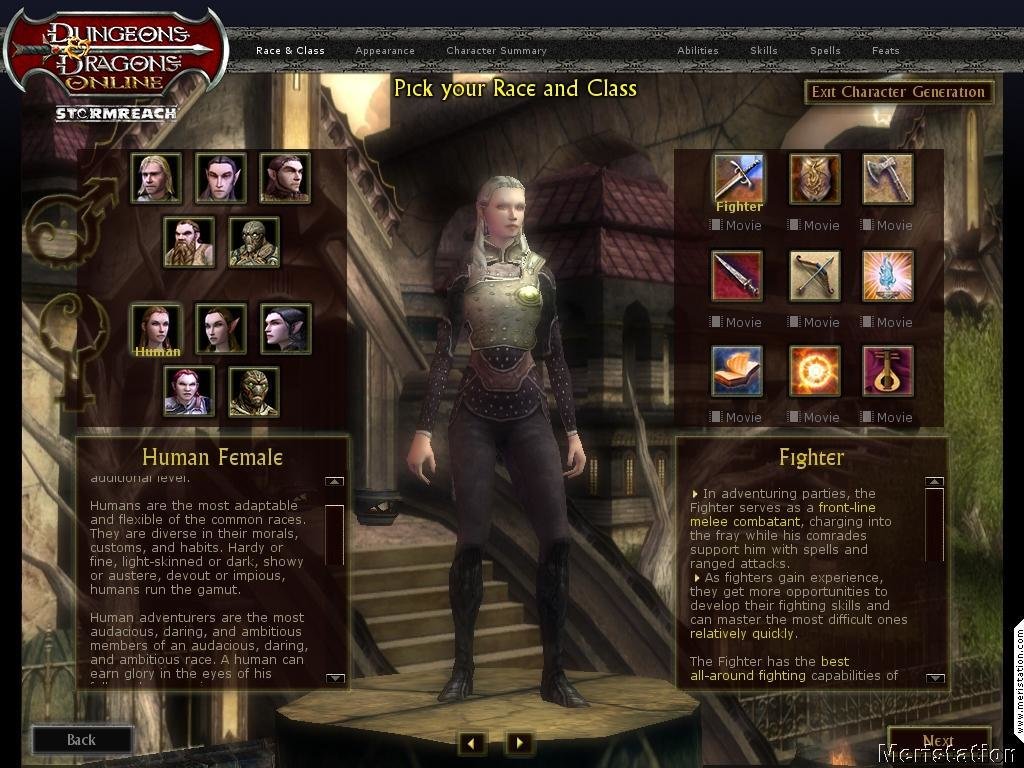This screenshot has width=1024, height=768.
Task: Rotate character with the left arrow
Action: coord(472,743)
